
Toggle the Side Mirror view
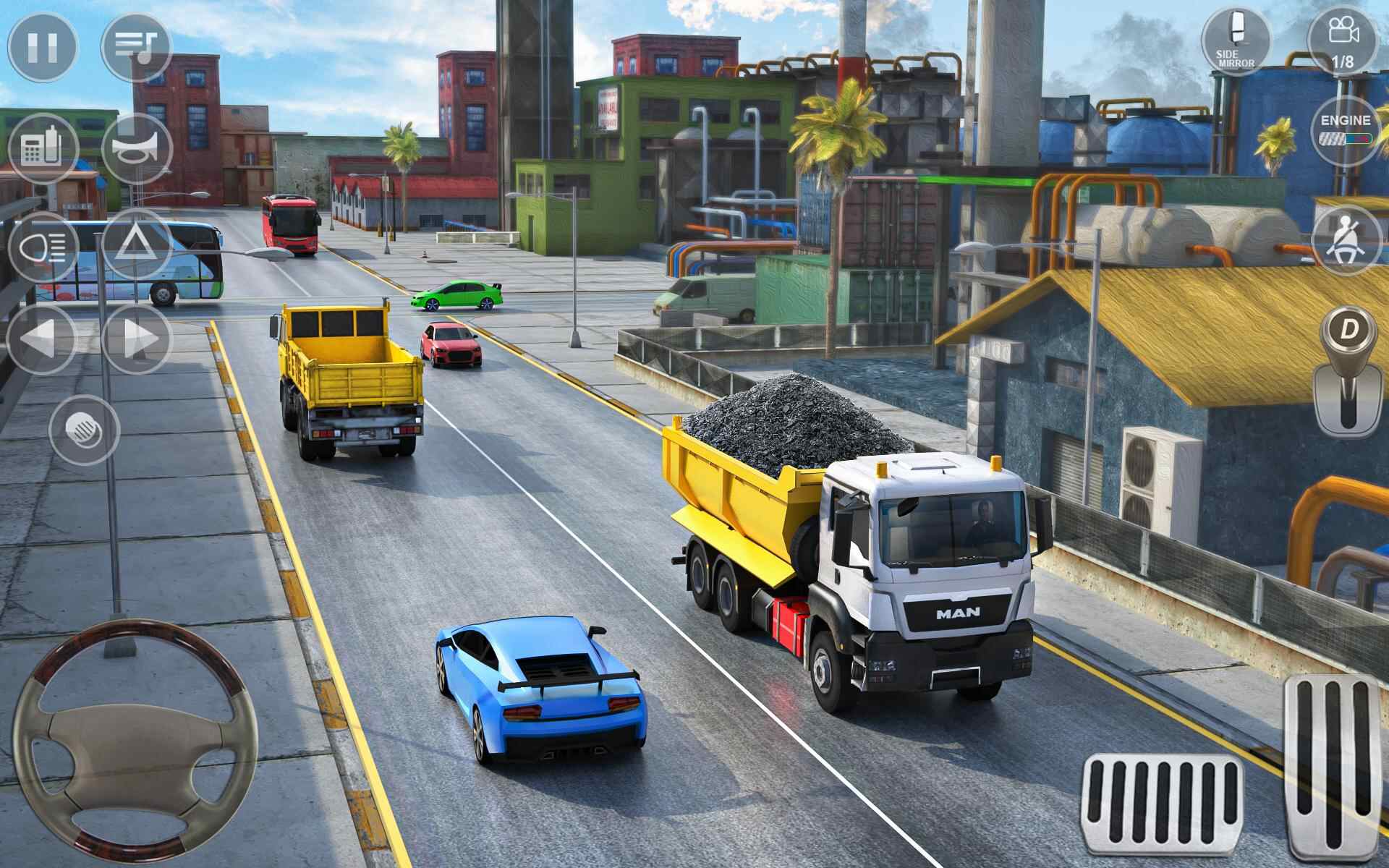[1236, 41]
